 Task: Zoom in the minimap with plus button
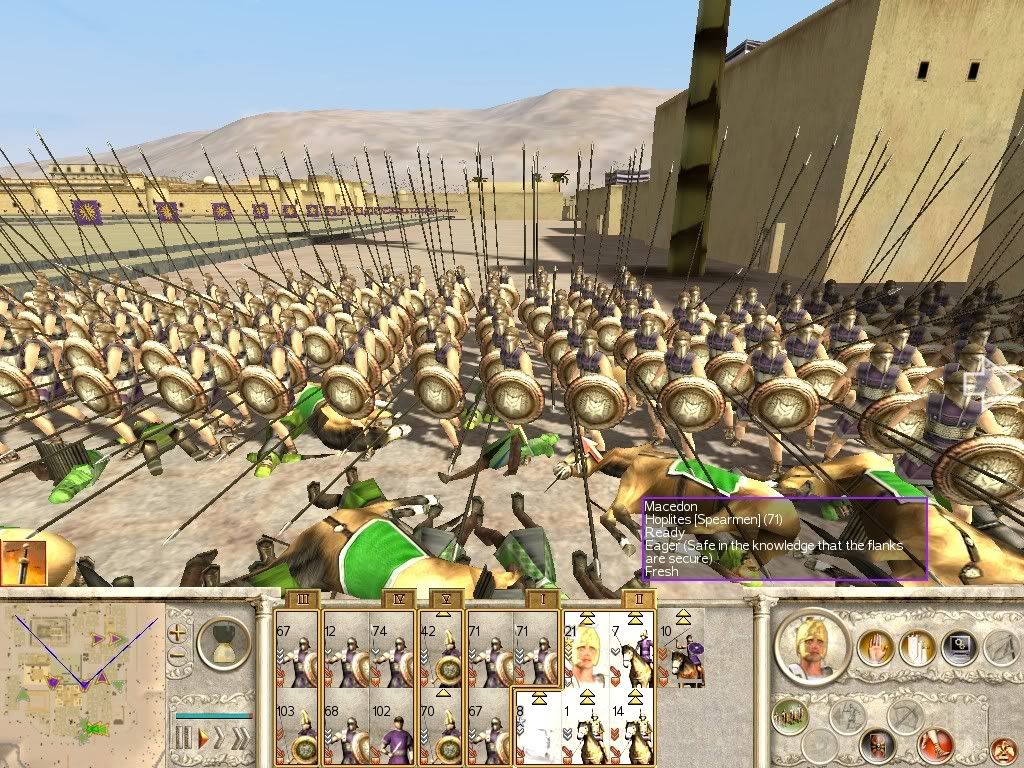click(178, 633)
